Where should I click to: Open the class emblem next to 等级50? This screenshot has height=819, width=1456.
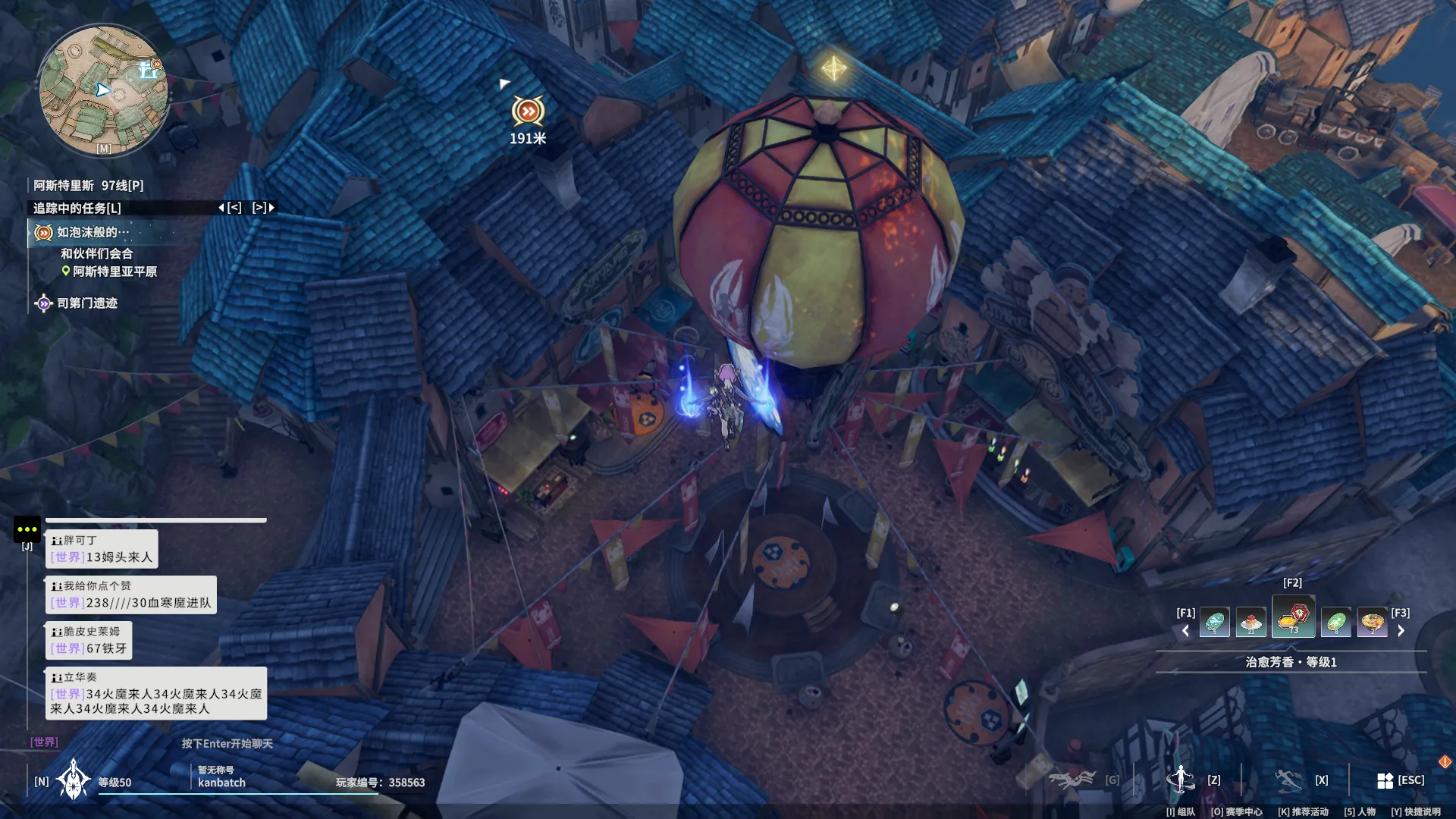(74, 780)
